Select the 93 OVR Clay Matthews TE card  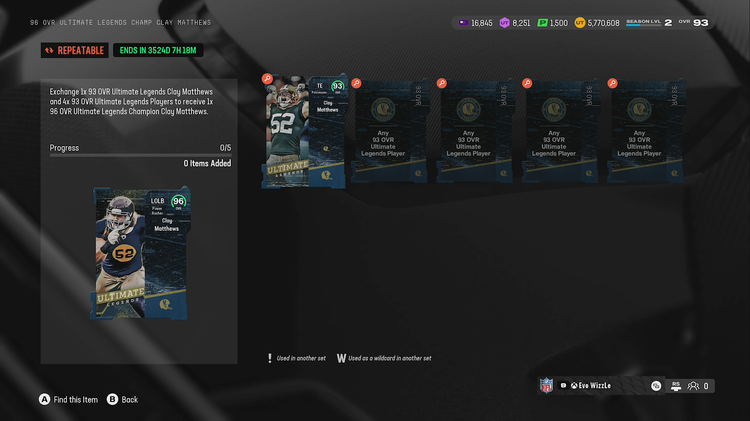pyautogui.click(x=304, y=131)
